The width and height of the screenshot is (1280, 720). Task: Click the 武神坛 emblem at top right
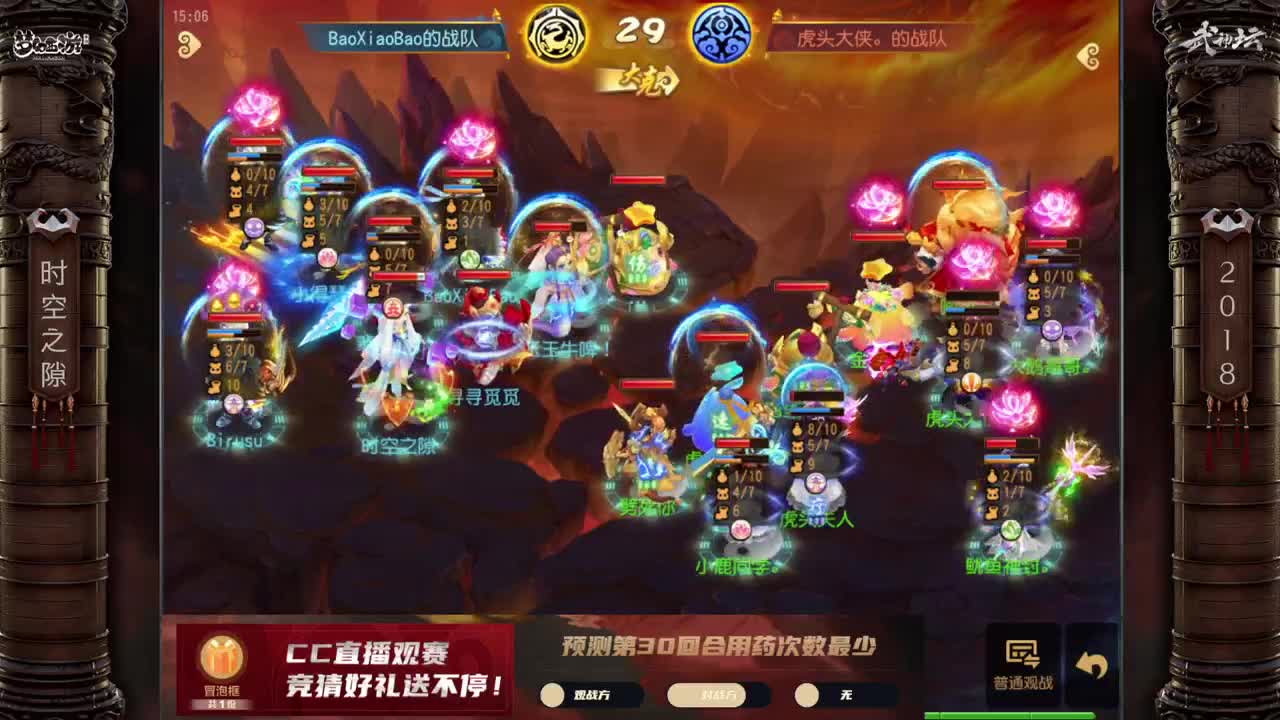point(1232,38)
